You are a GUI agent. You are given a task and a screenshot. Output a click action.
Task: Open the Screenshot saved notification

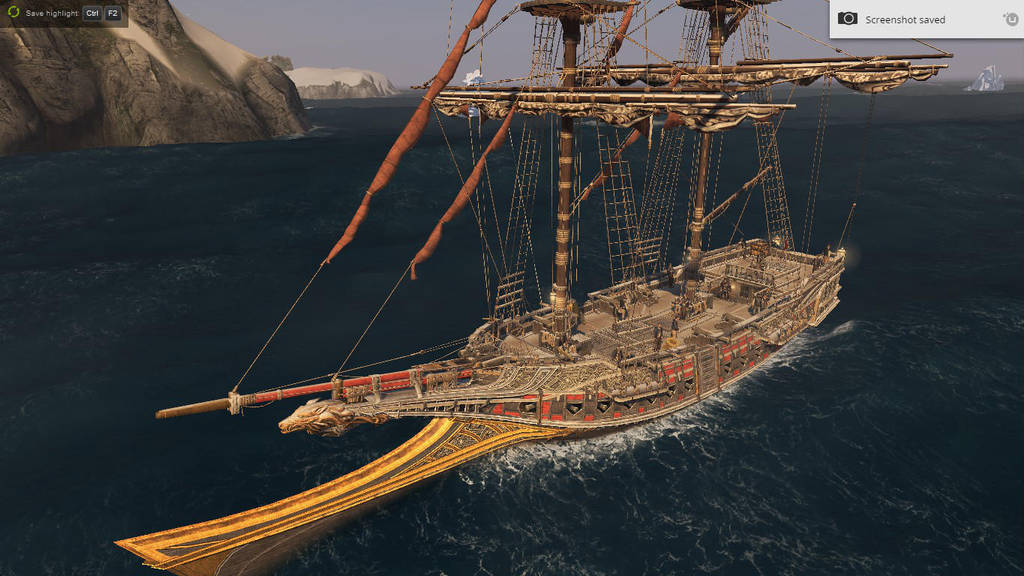click(x=904, y=19)
